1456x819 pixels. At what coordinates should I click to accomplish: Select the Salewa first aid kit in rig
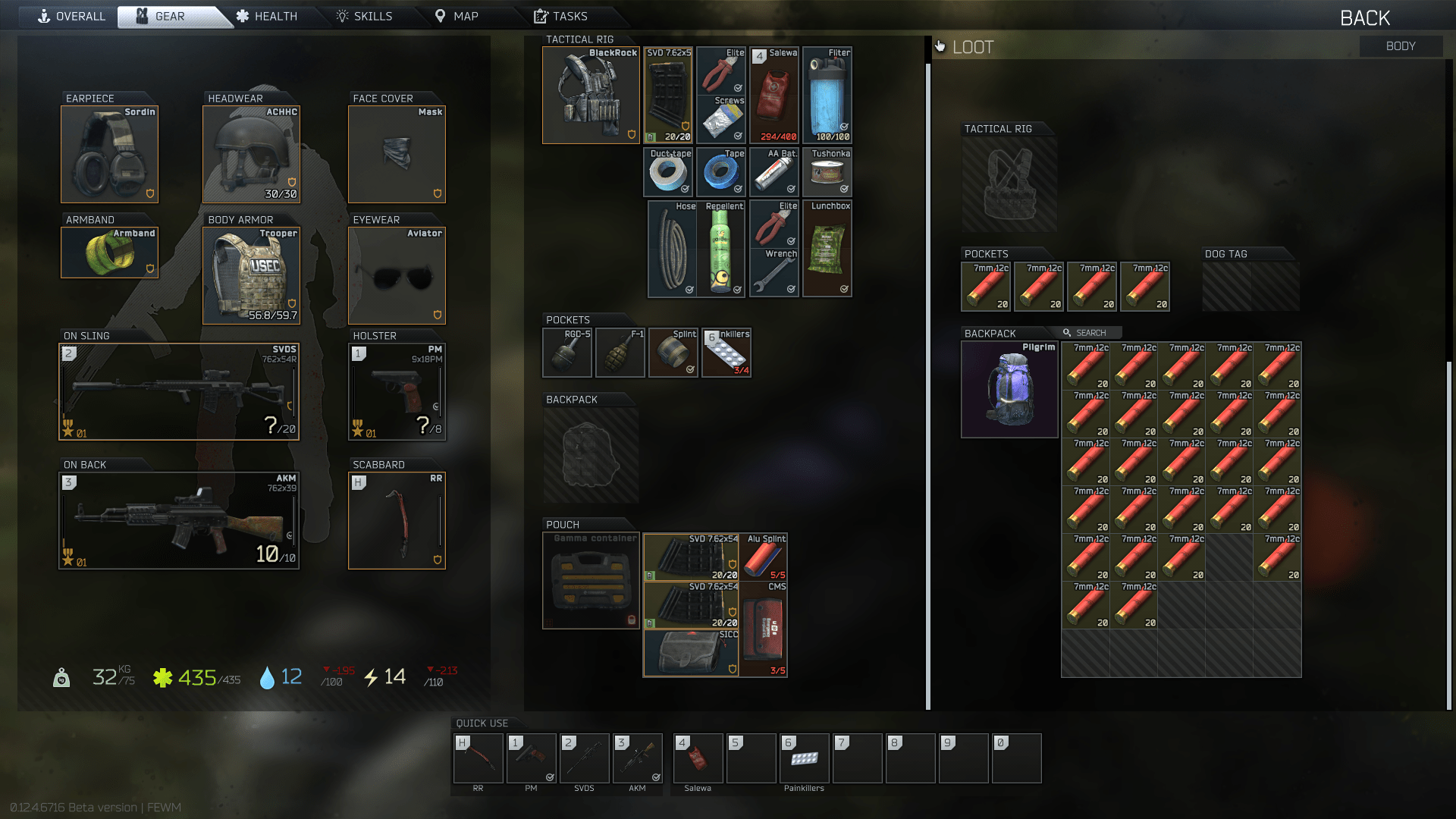[x=773, y=94]
